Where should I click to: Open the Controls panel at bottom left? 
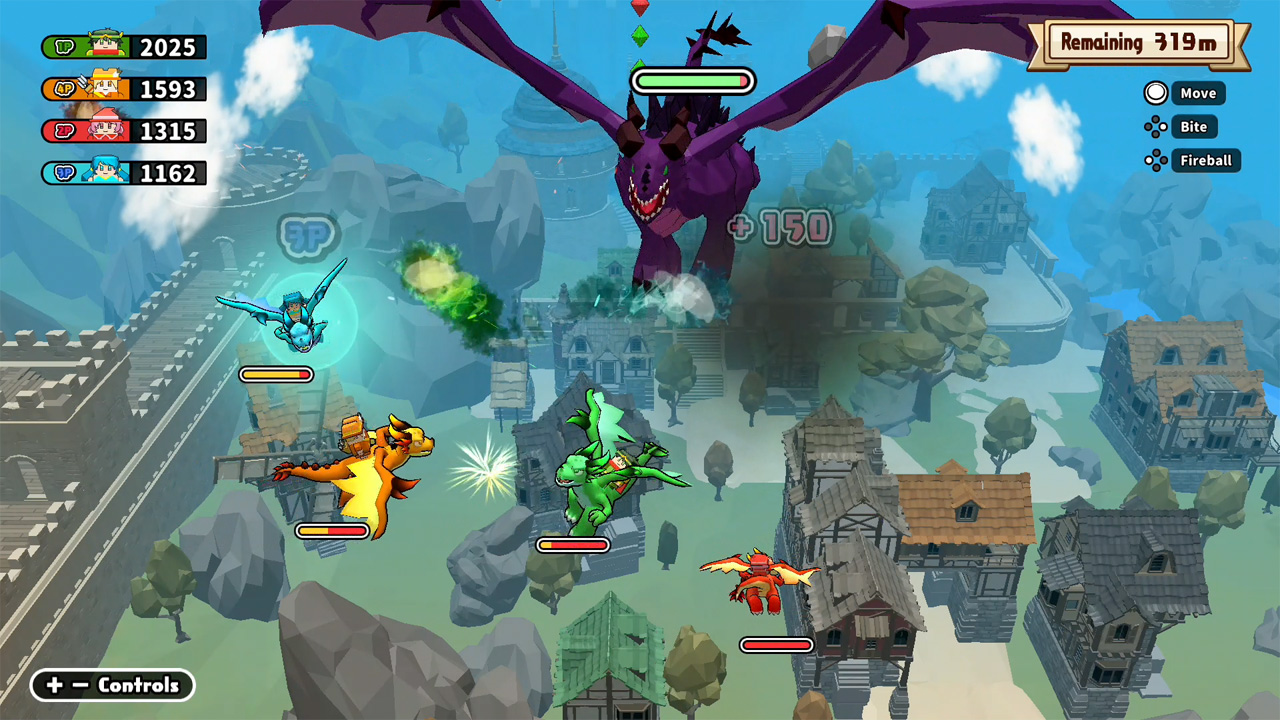coord(112,686)
